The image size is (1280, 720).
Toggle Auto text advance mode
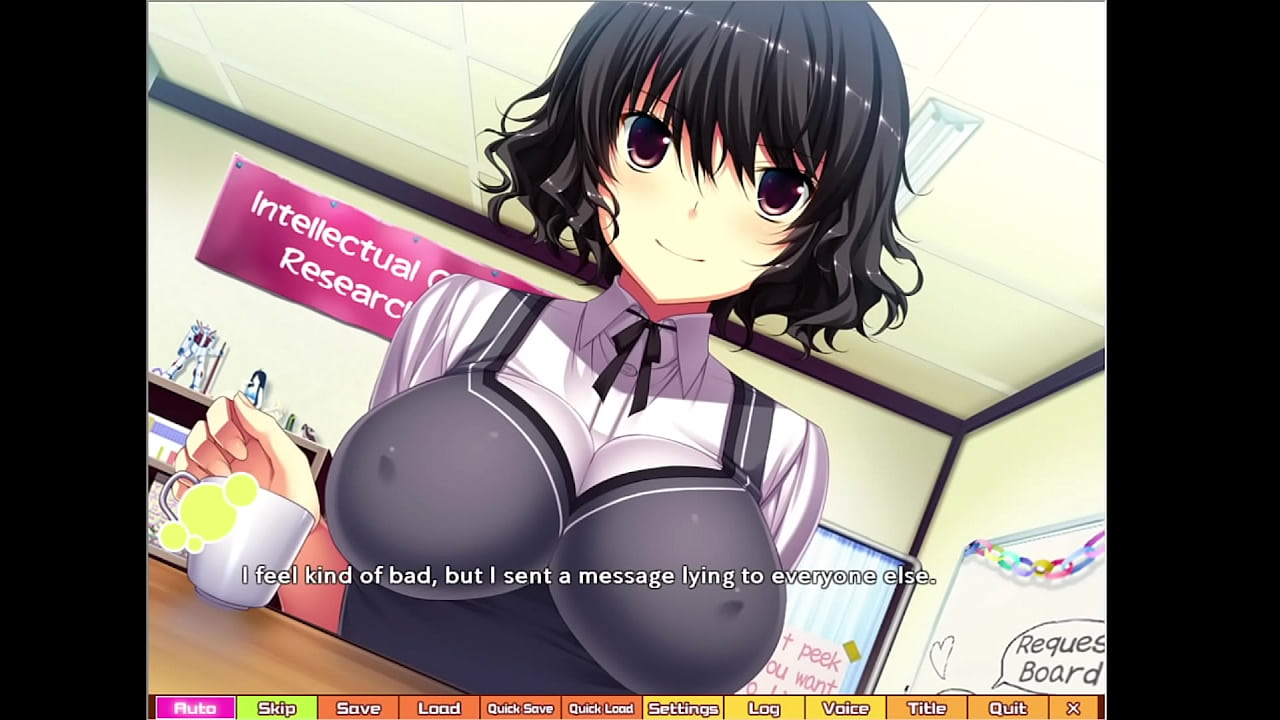pos(195,708)
